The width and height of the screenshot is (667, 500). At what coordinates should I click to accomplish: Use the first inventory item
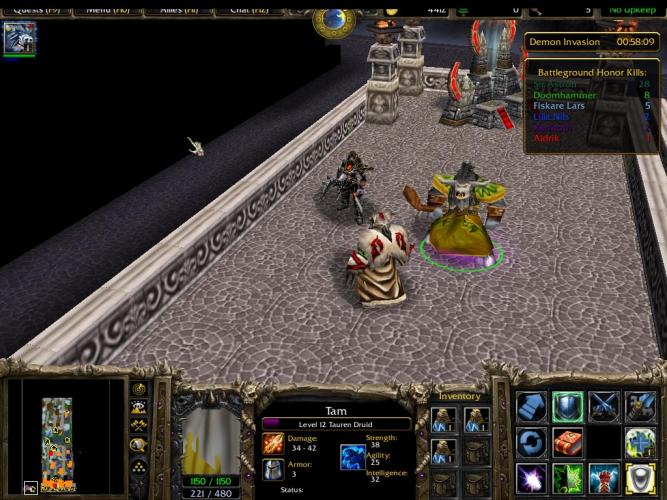click(443, 418)
